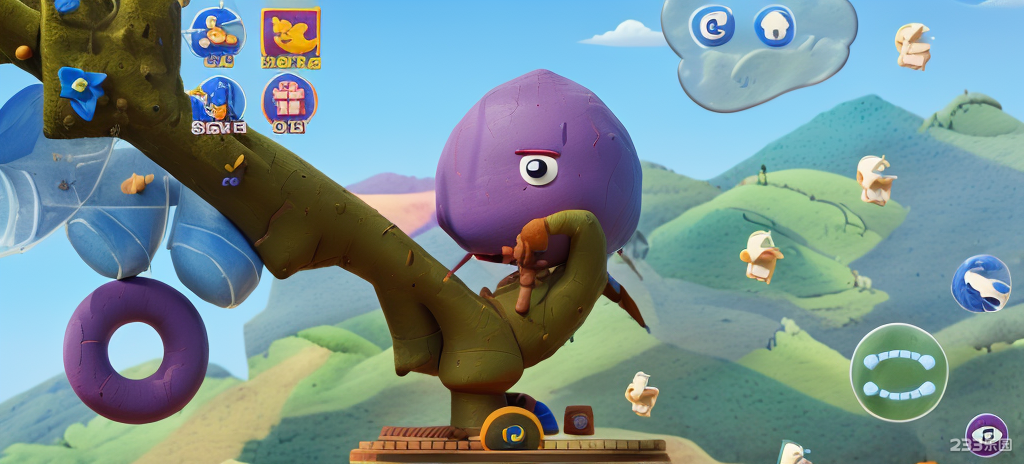Image resolution: width=1024 pixels, height=464 pixels.
Task: Claim the gift box reward icon
Action: [289, 100]
